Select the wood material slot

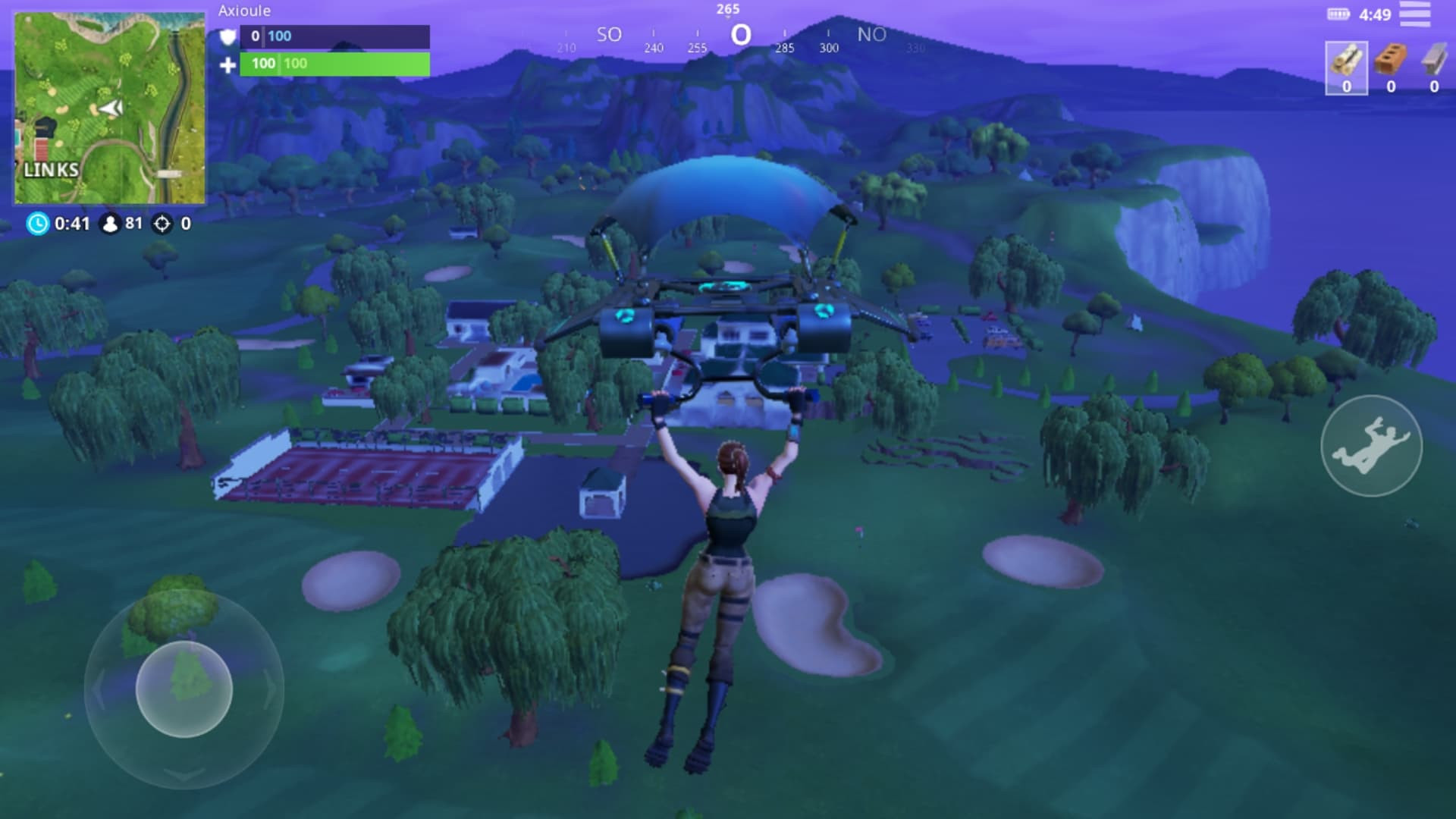pos(1346,67)
